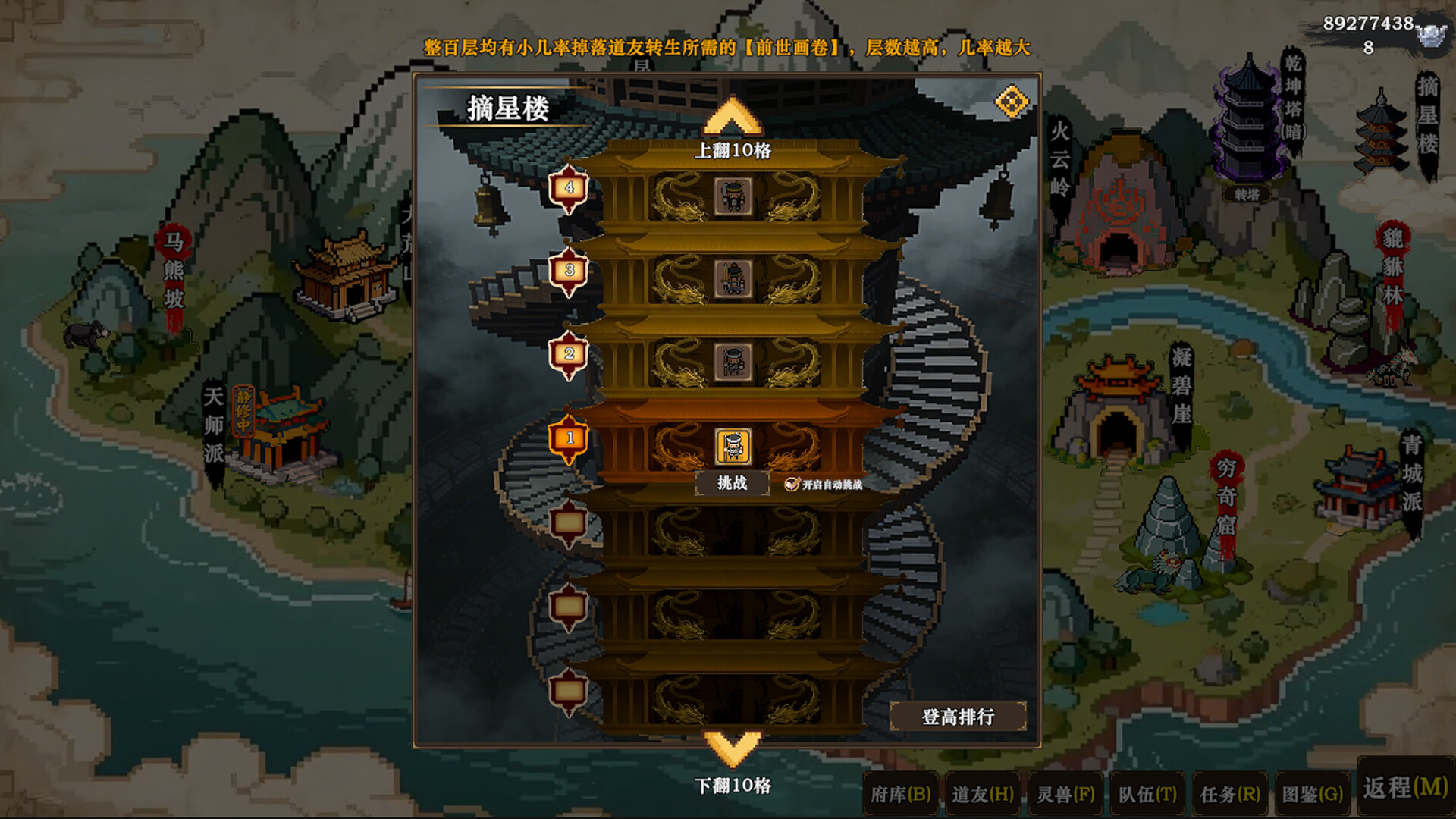The width and height of the screenshot is (1456, 819).
Task: Select tower floor 3 enemy portrait
Action: (733, 279)
